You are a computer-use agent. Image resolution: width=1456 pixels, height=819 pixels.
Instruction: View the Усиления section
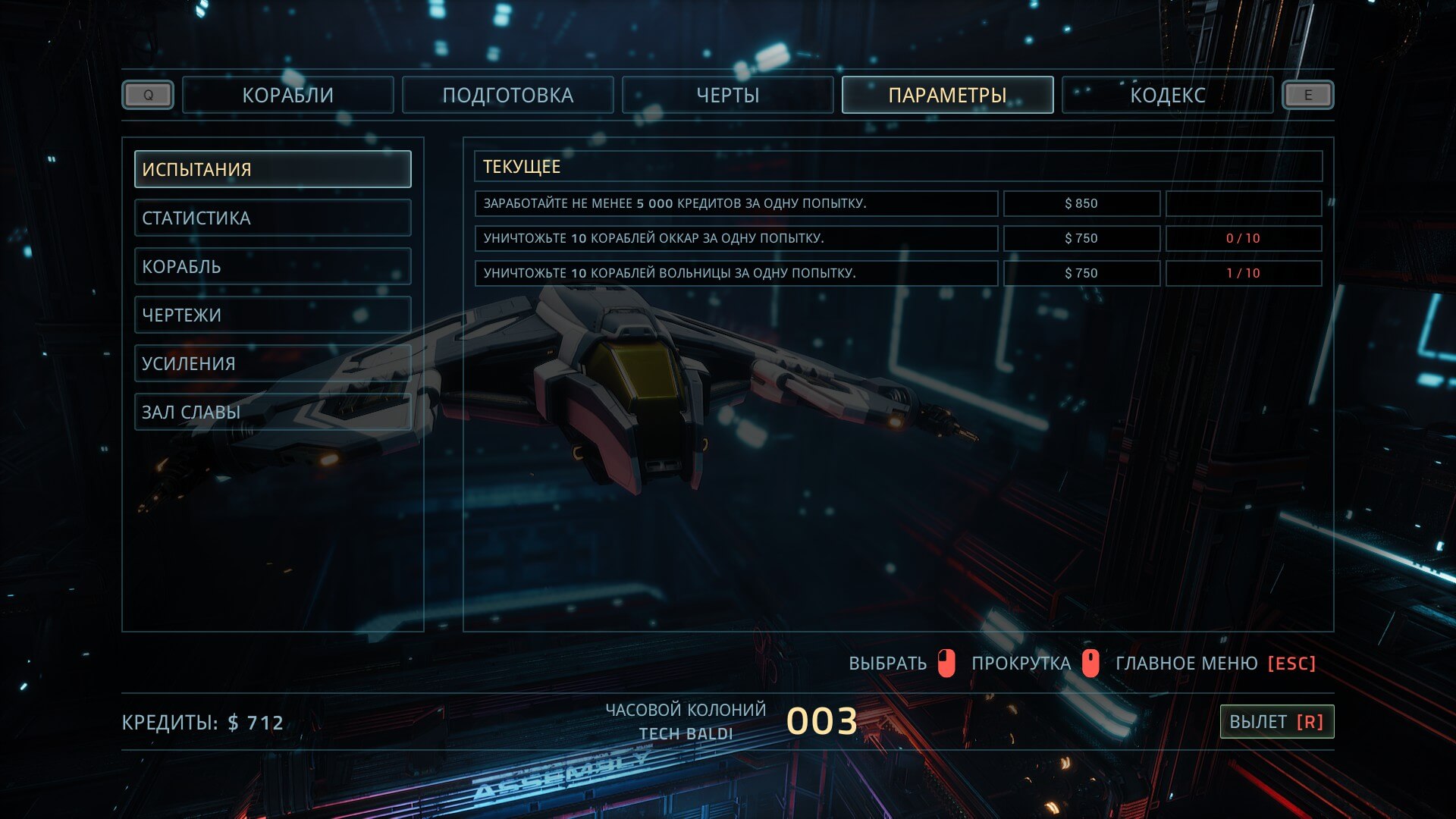(273, 363)
